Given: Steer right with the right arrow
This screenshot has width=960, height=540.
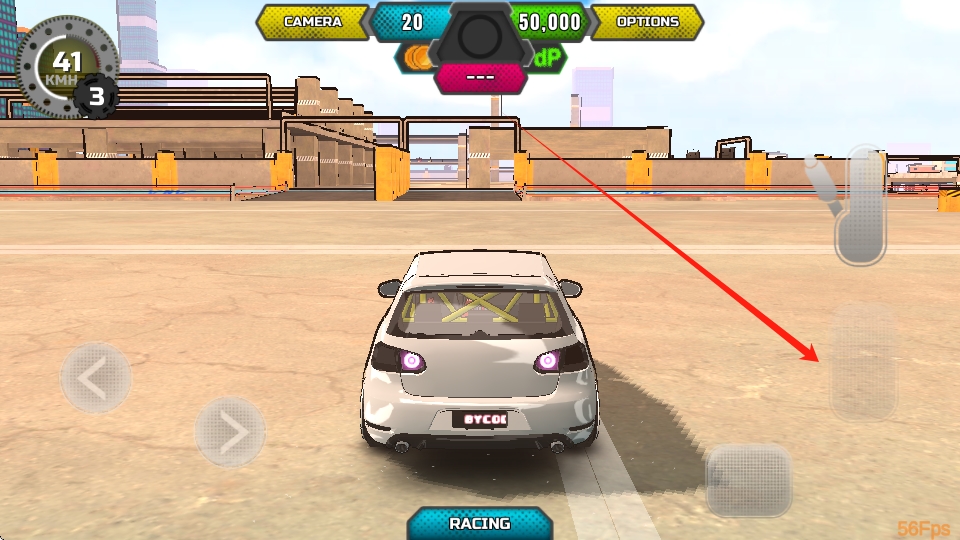Looking at the screenshot, I should [230, 432].
